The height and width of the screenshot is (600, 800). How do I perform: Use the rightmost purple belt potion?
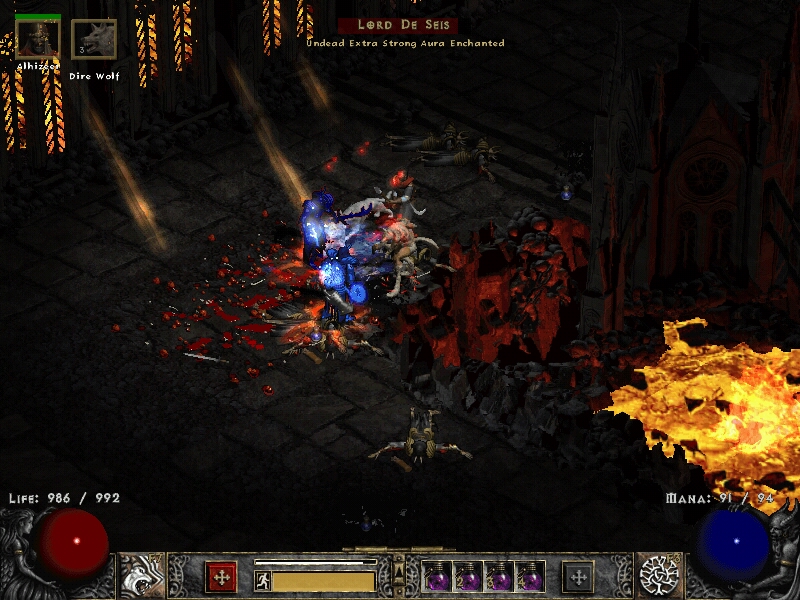531,578
